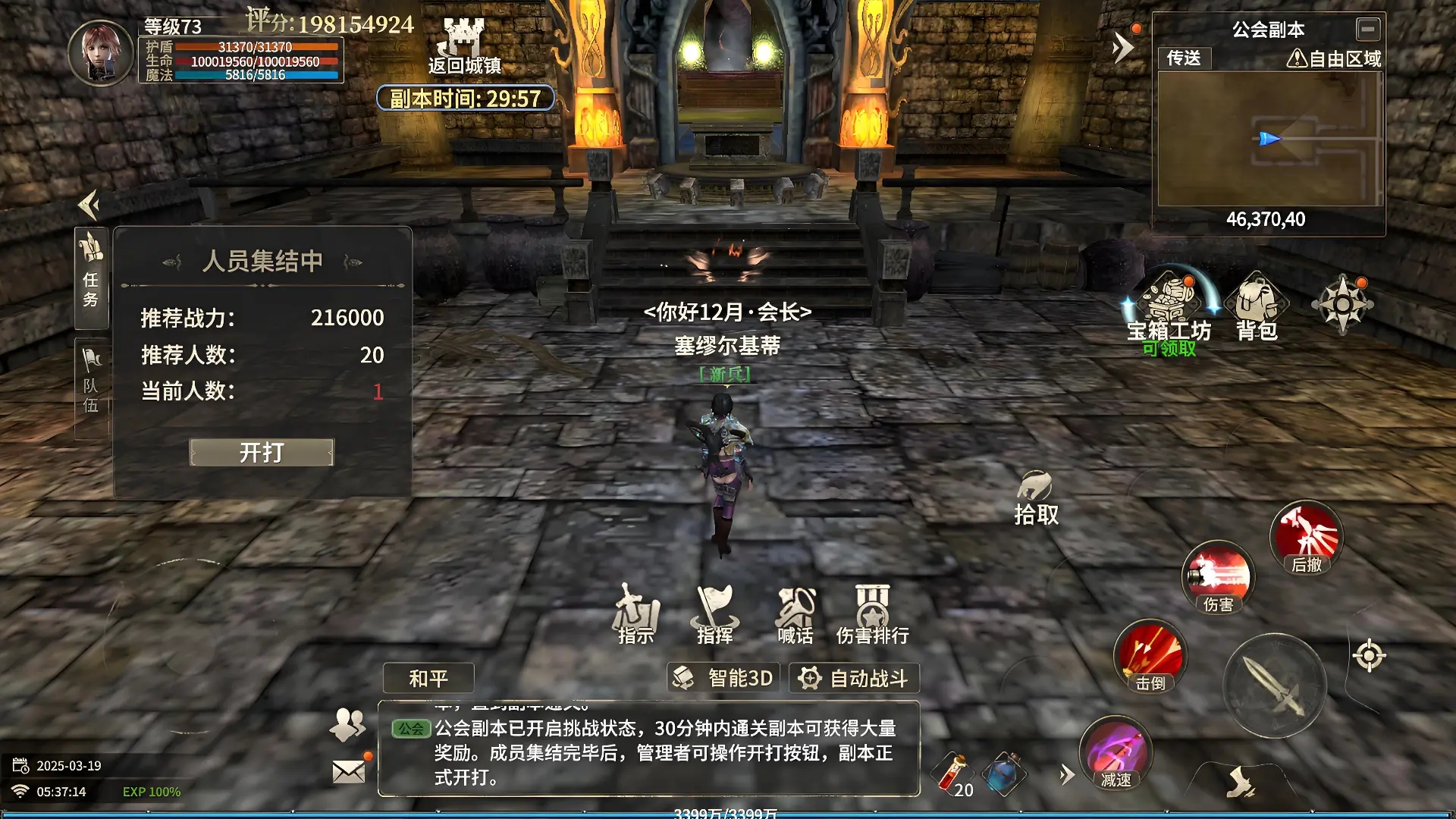Image resolution: width=1456 pixels, height=819 pixels.
Task: Click the 喊话 shout icon
Action: click(795, 614)
